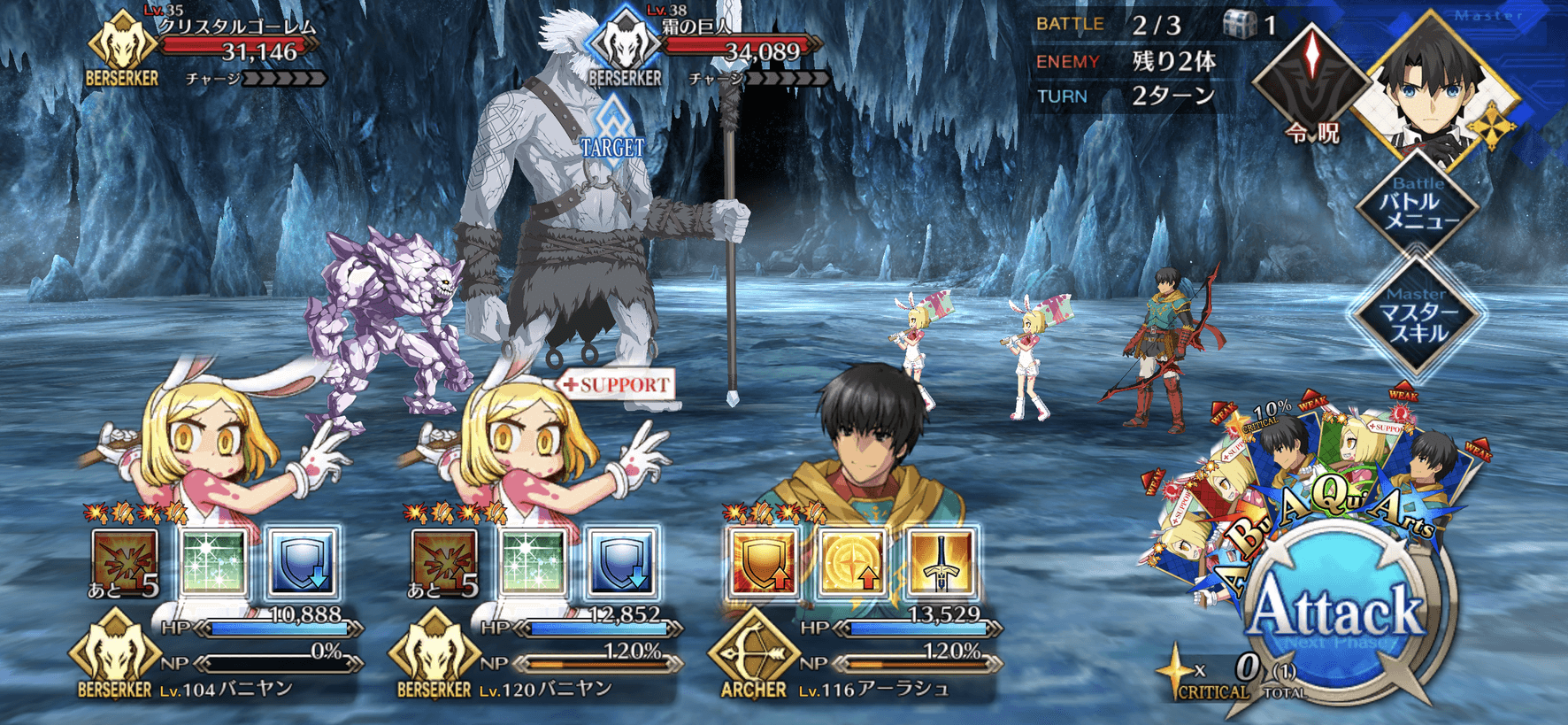Image resolution: width=1568 pixels, height=725 pixels.
Task: Select support Bunyan's cooldown skill icon
Action: point(444,561)
